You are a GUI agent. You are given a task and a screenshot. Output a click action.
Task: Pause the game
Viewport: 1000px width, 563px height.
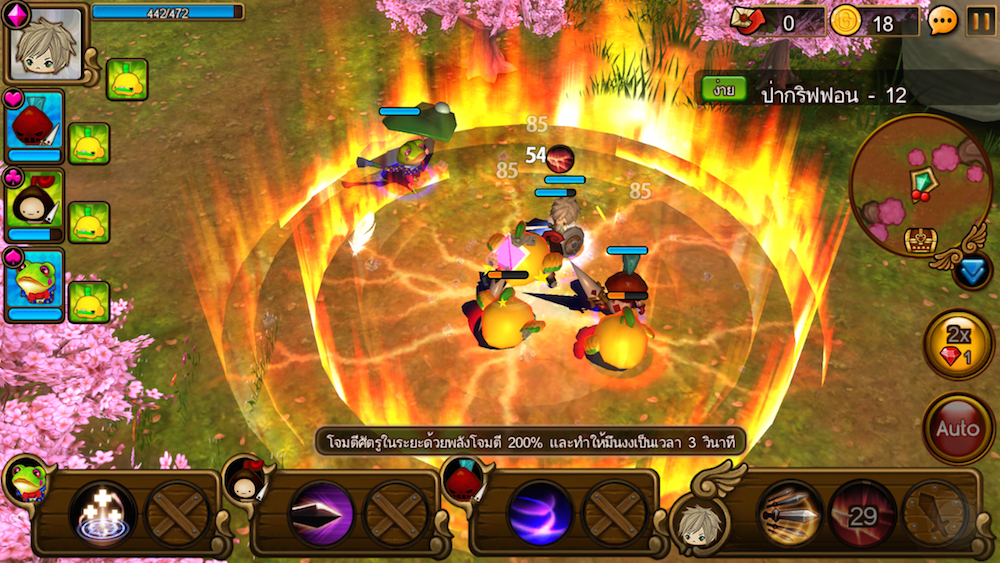[x=980, y=20]
